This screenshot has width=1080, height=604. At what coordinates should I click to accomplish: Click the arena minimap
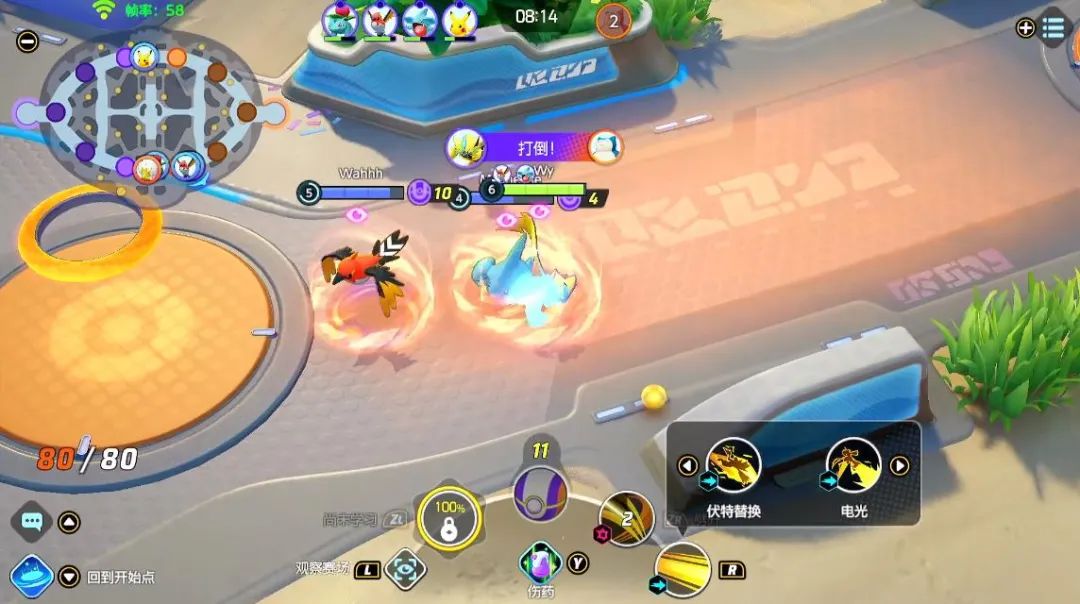click(x=150, y=110)
